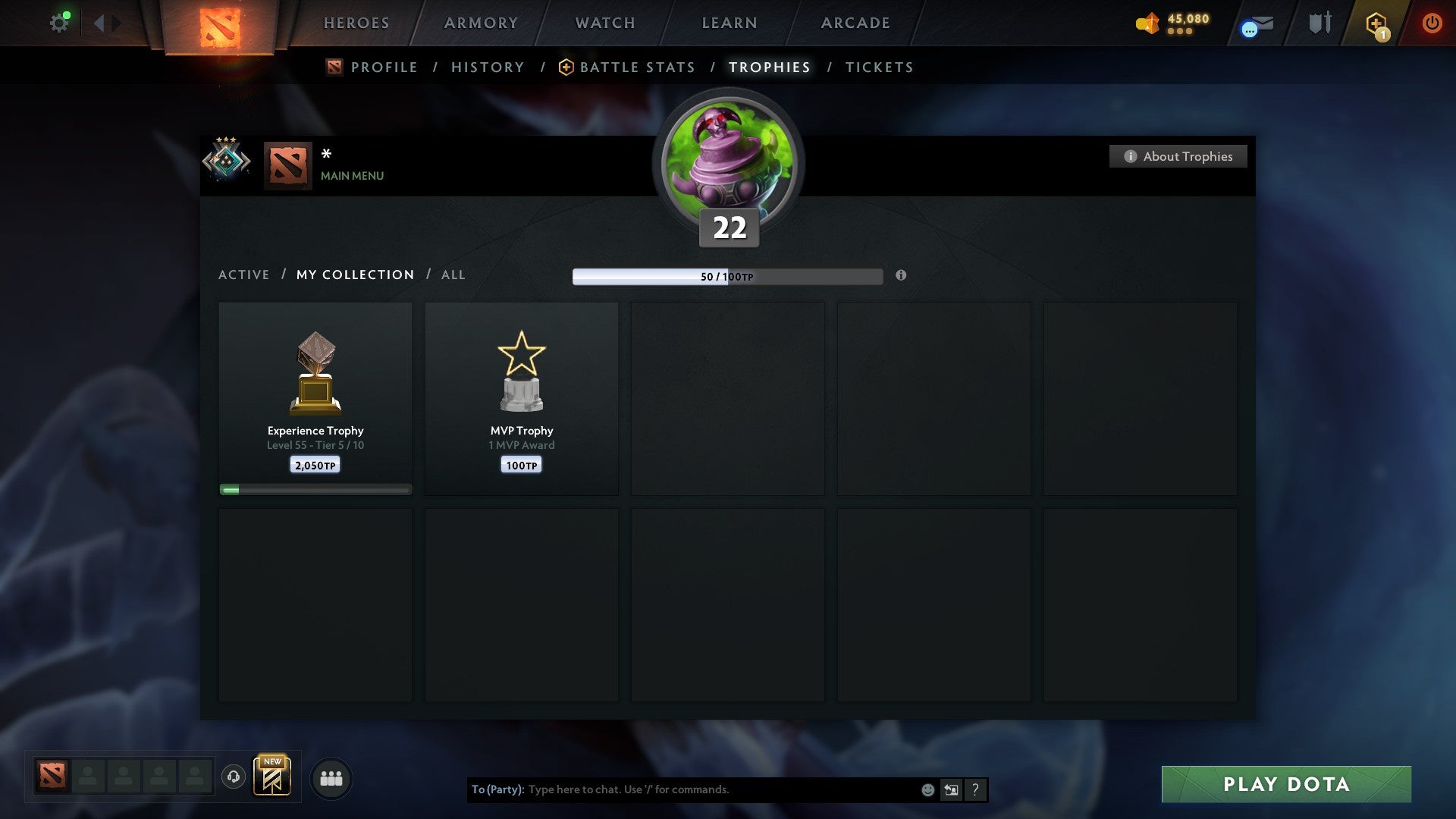Image resolution: width=1456 pixels, height=819 pixels.
Task: Click the 50/100 TP progress bar
Action: point(726,277)
